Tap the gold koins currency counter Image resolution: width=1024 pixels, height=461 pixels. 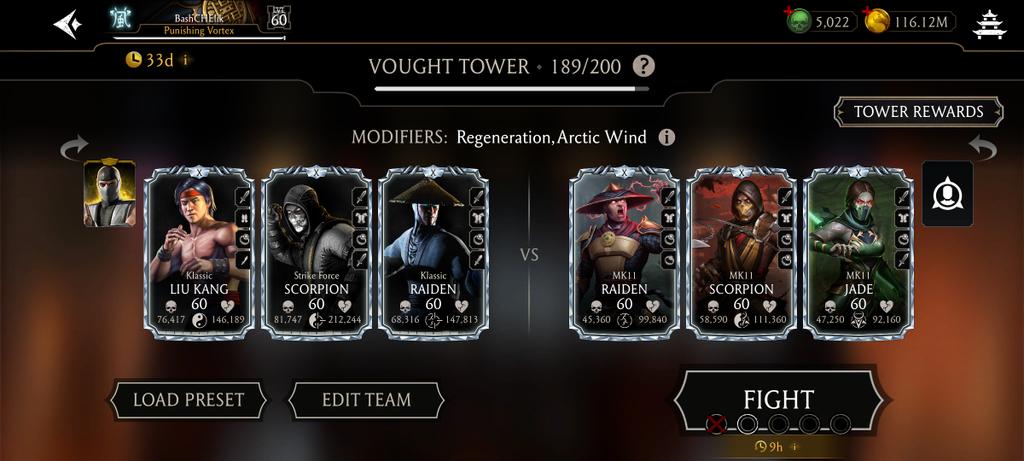(x=910, y=21)
